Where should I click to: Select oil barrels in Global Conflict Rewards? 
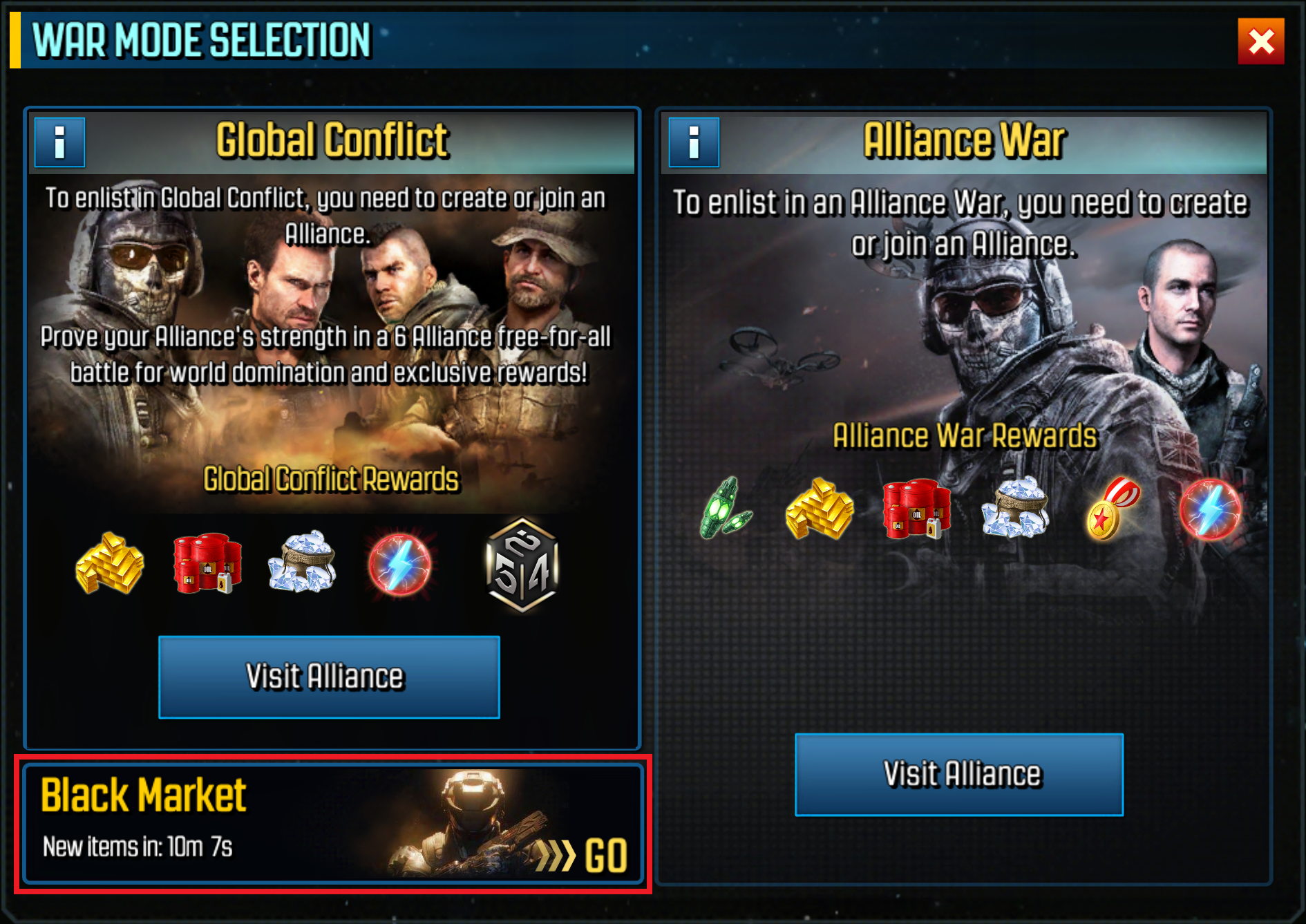pos(207,564)
